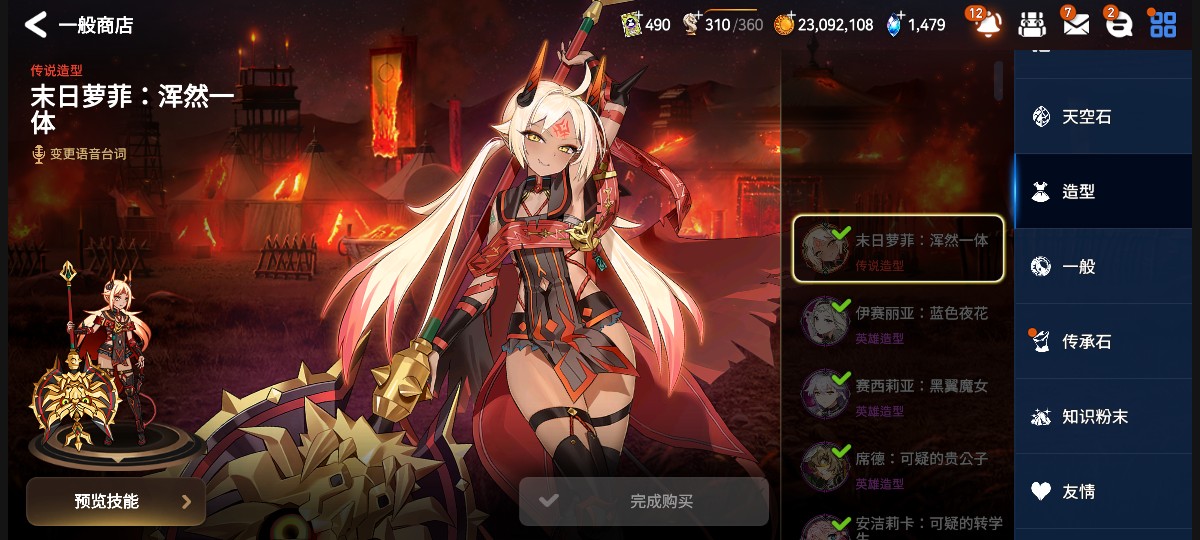Image resolution: width=1200 pixels, height=540 pixels.
Task: Switch to the 天空石 shop category
Action: click(x=1107, y=116)
